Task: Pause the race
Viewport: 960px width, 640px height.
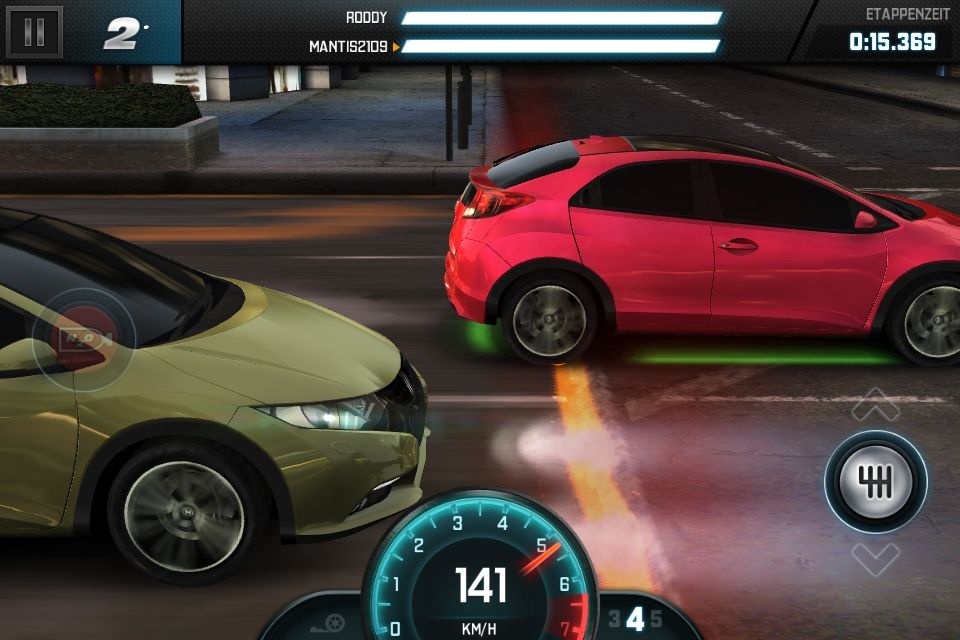Action: (x=34, y=32)
